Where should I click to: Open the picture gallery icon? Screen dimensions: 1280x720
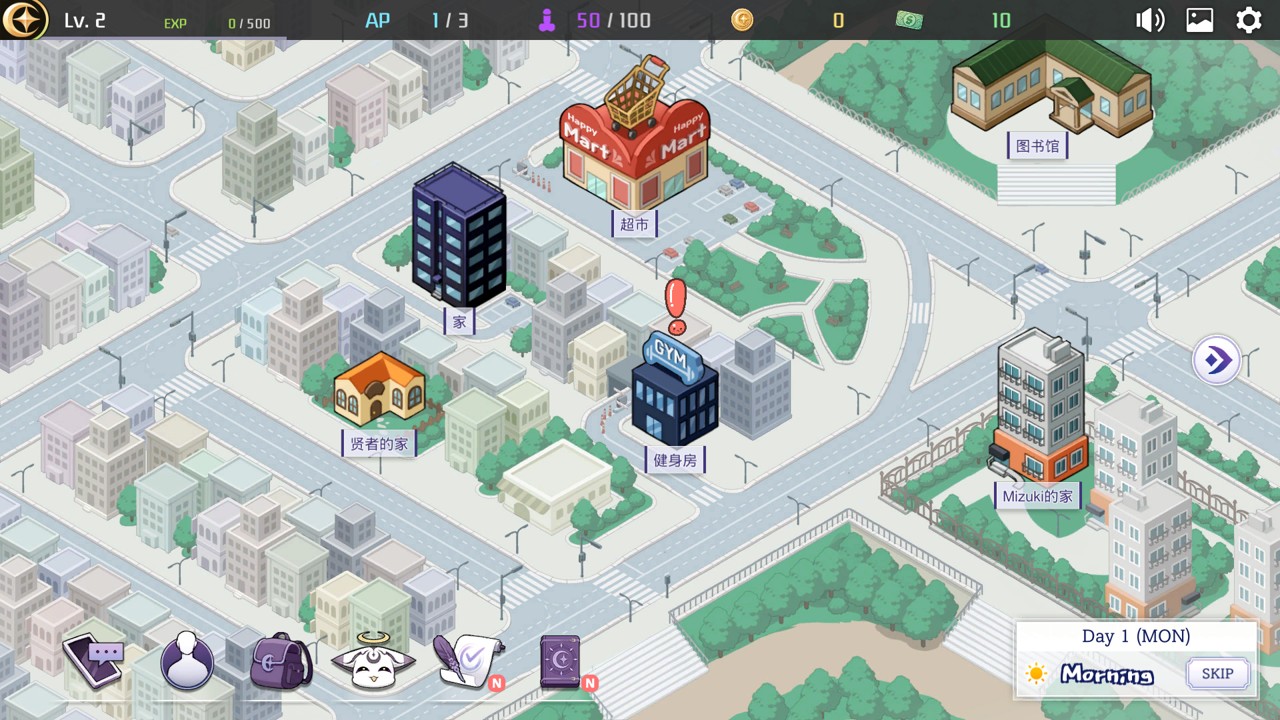(1200, 20)
